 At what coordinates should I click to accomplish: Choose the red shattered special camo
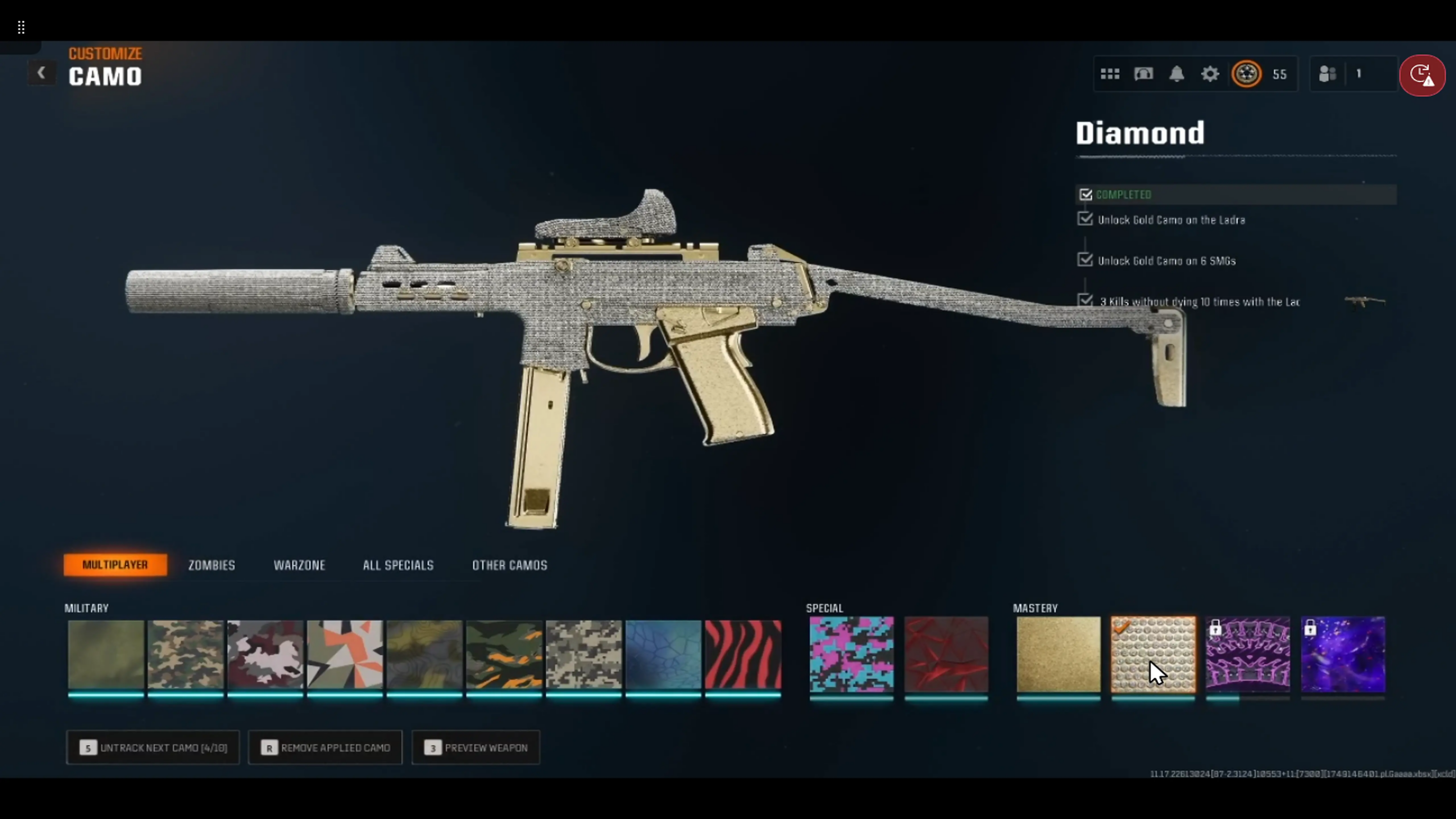point(946,655)
